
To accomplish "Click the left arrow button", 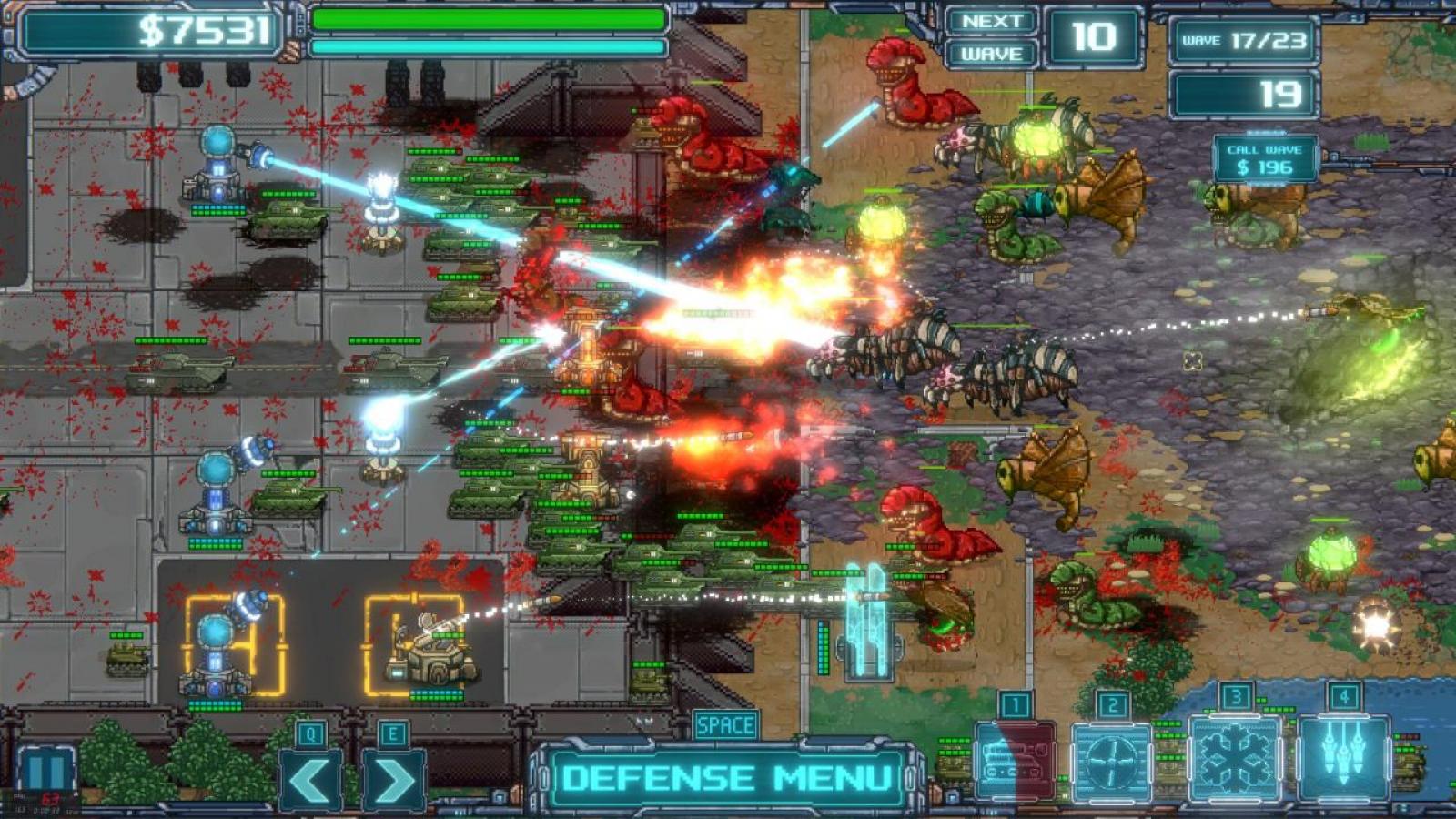I will click(x=309, y=780).
